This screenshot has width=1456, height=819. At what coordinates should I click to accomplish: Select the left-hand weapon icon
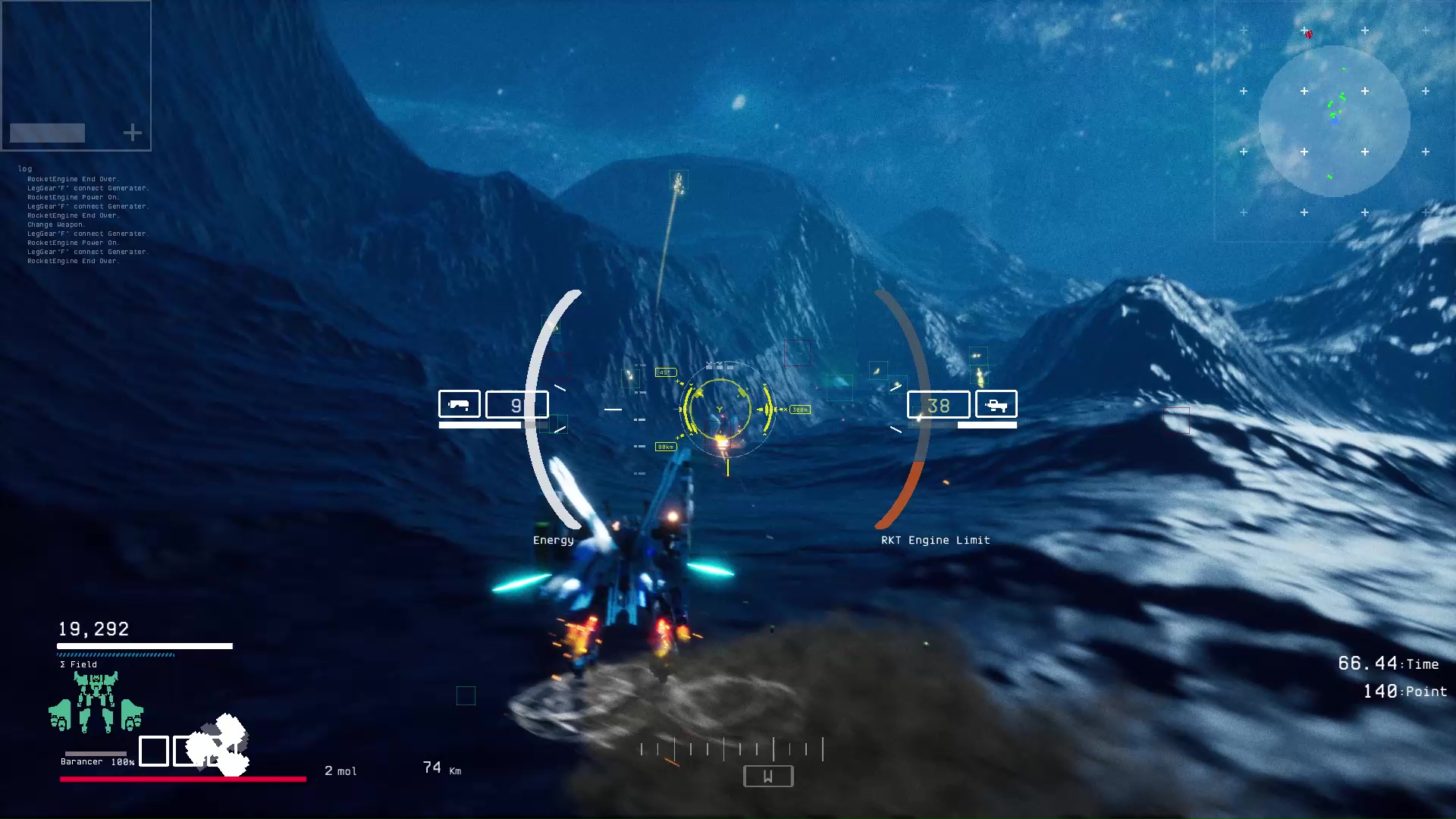click(459, 404)
